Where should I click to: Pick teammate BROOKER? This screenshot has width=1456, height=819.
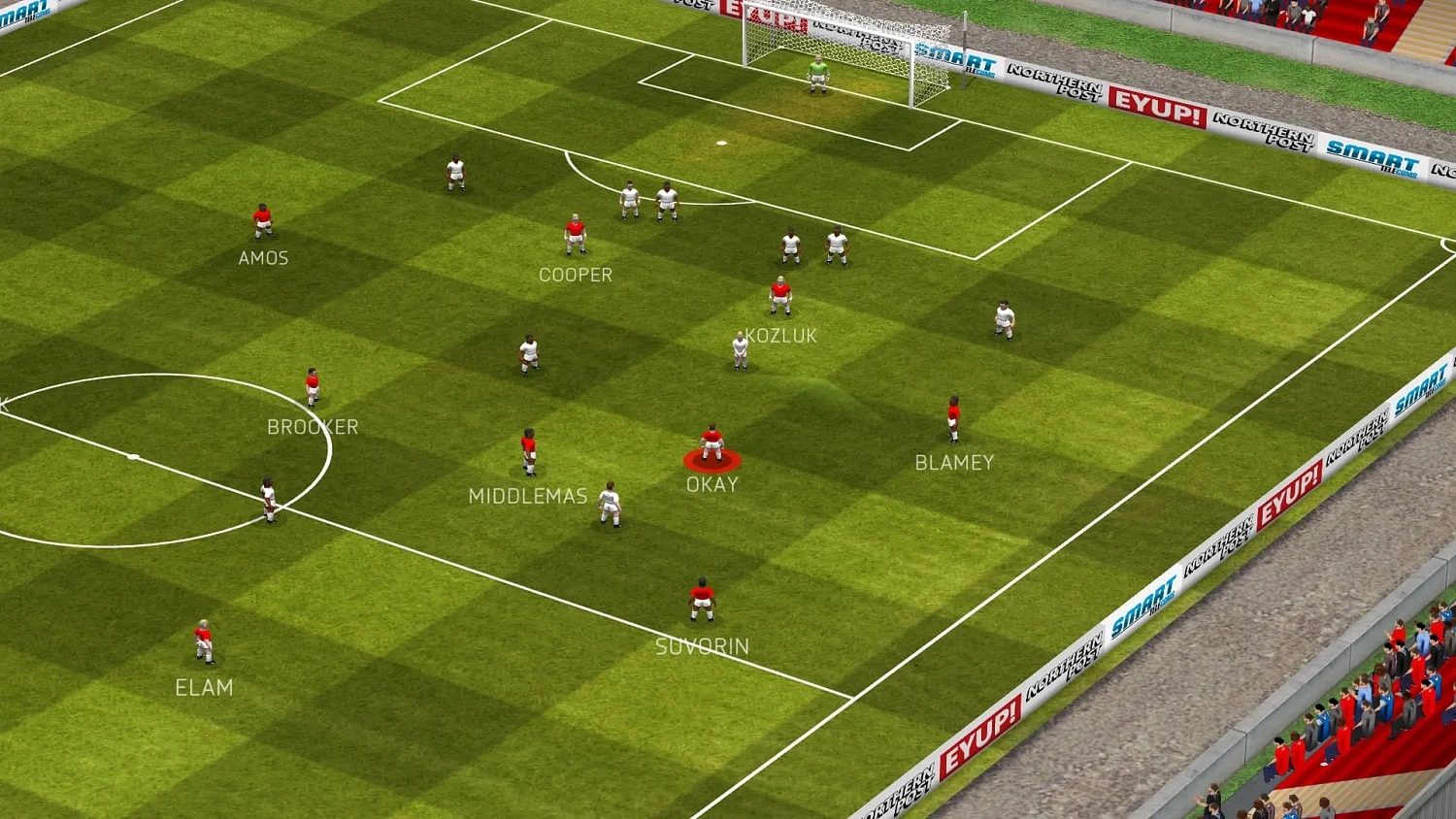tap(313, 386)
